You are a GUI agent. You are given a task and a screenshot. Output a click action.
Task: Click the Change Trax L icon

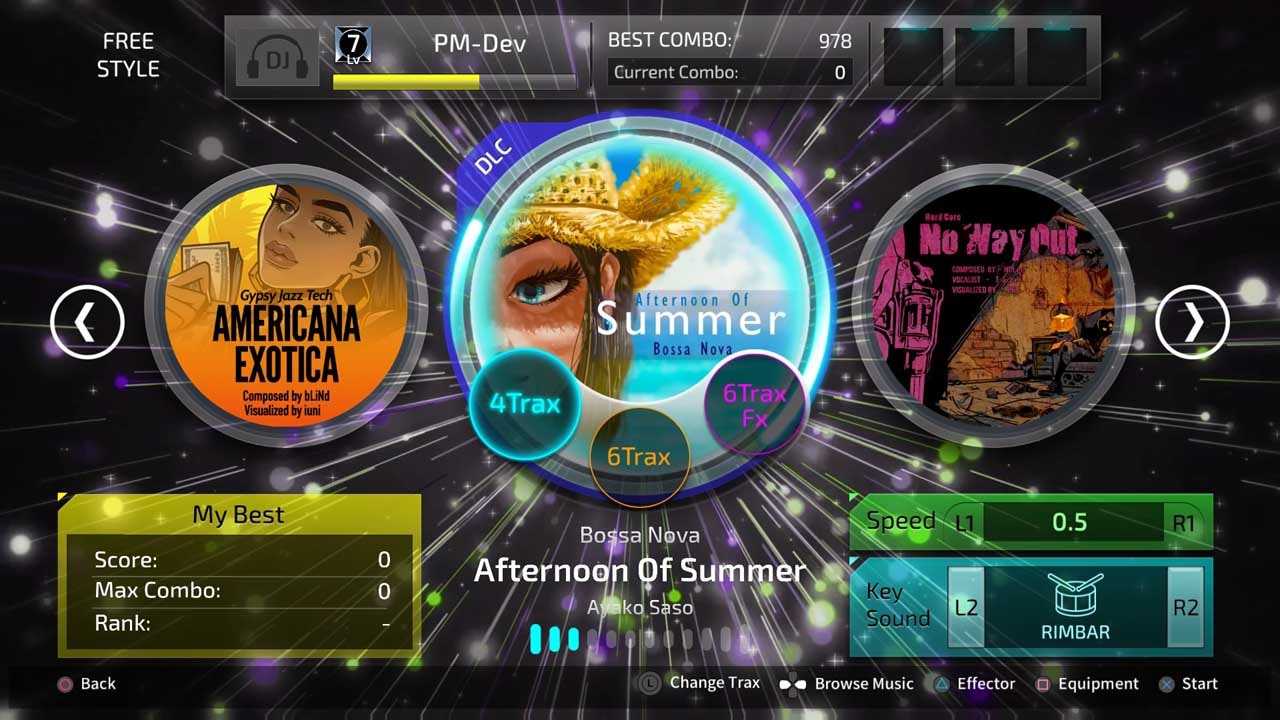650,684
